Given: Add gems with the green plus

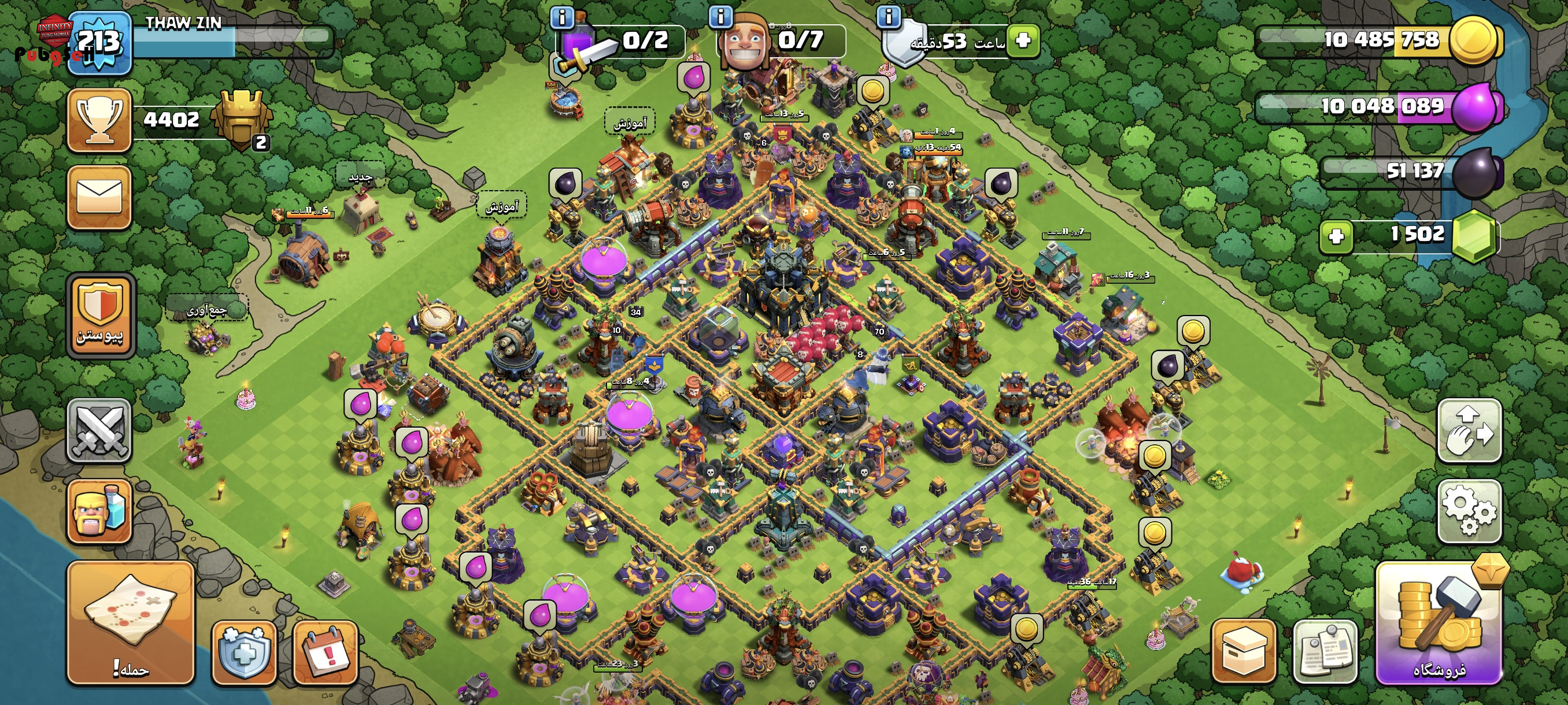Looking at the screenshot, I should [1336, 236].
